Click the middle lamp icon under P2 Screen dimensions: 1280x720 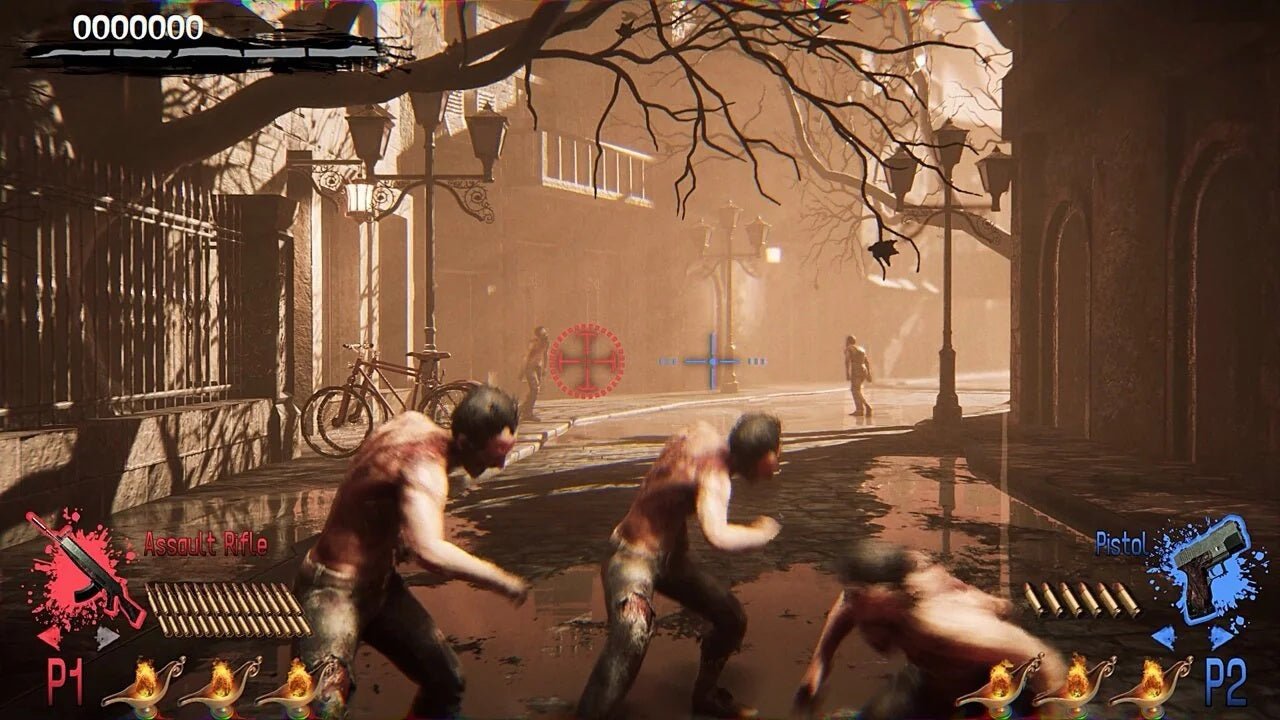tap(1078, 688)
